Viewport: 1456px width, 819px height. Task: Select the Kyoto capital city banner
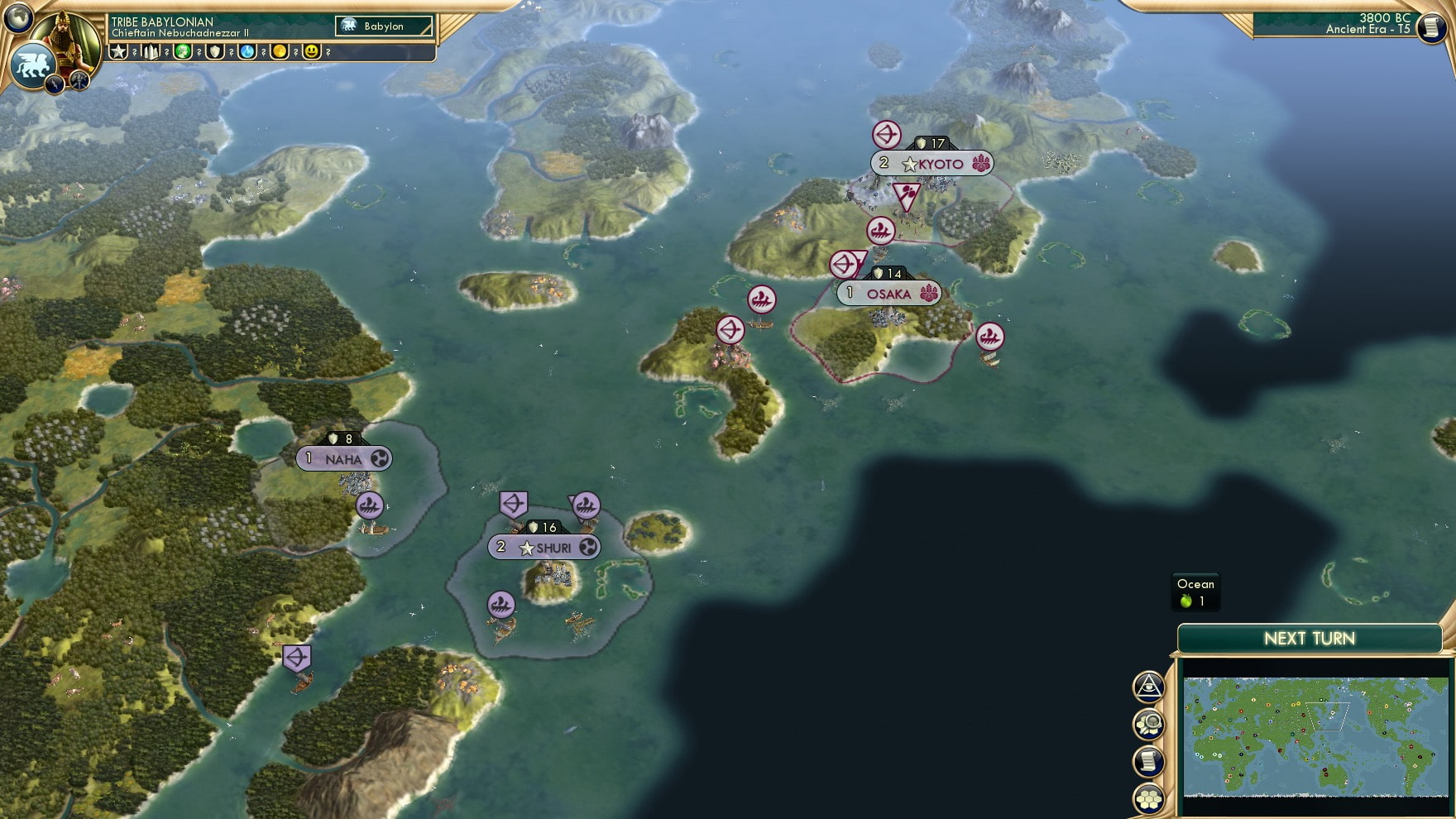click(931, 163)
